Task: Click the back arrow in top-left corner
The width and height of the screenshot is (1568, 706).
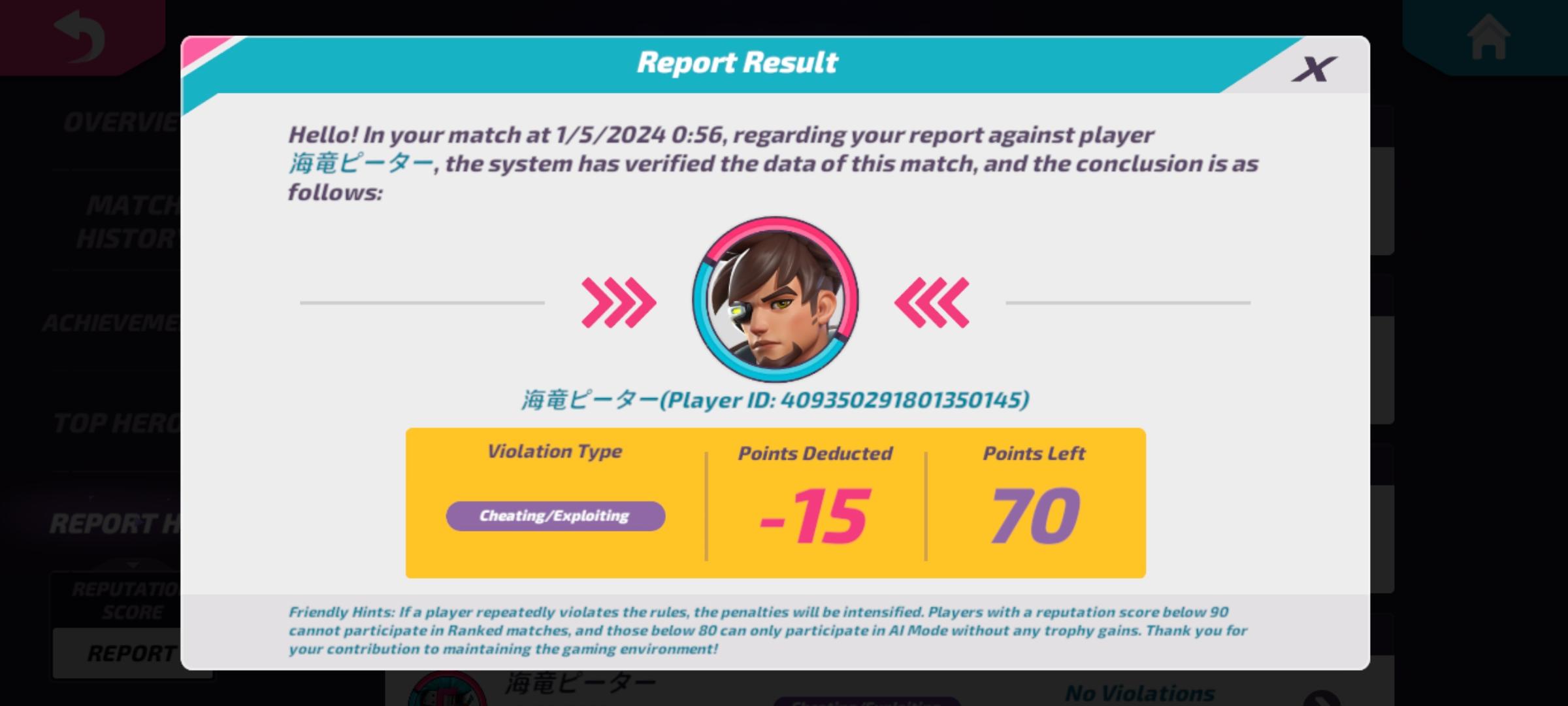Action: pos(78,36)
